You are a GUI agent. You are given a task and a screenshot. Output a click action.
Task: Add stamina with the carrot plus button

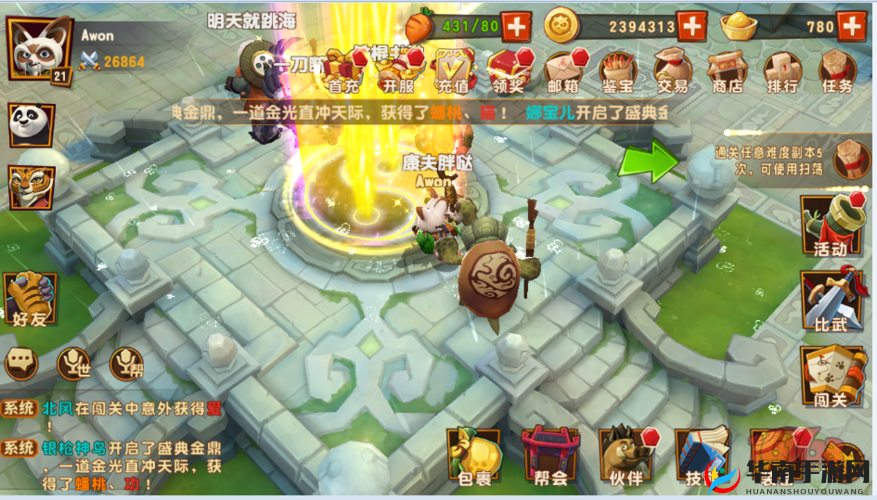coord(516,26)
